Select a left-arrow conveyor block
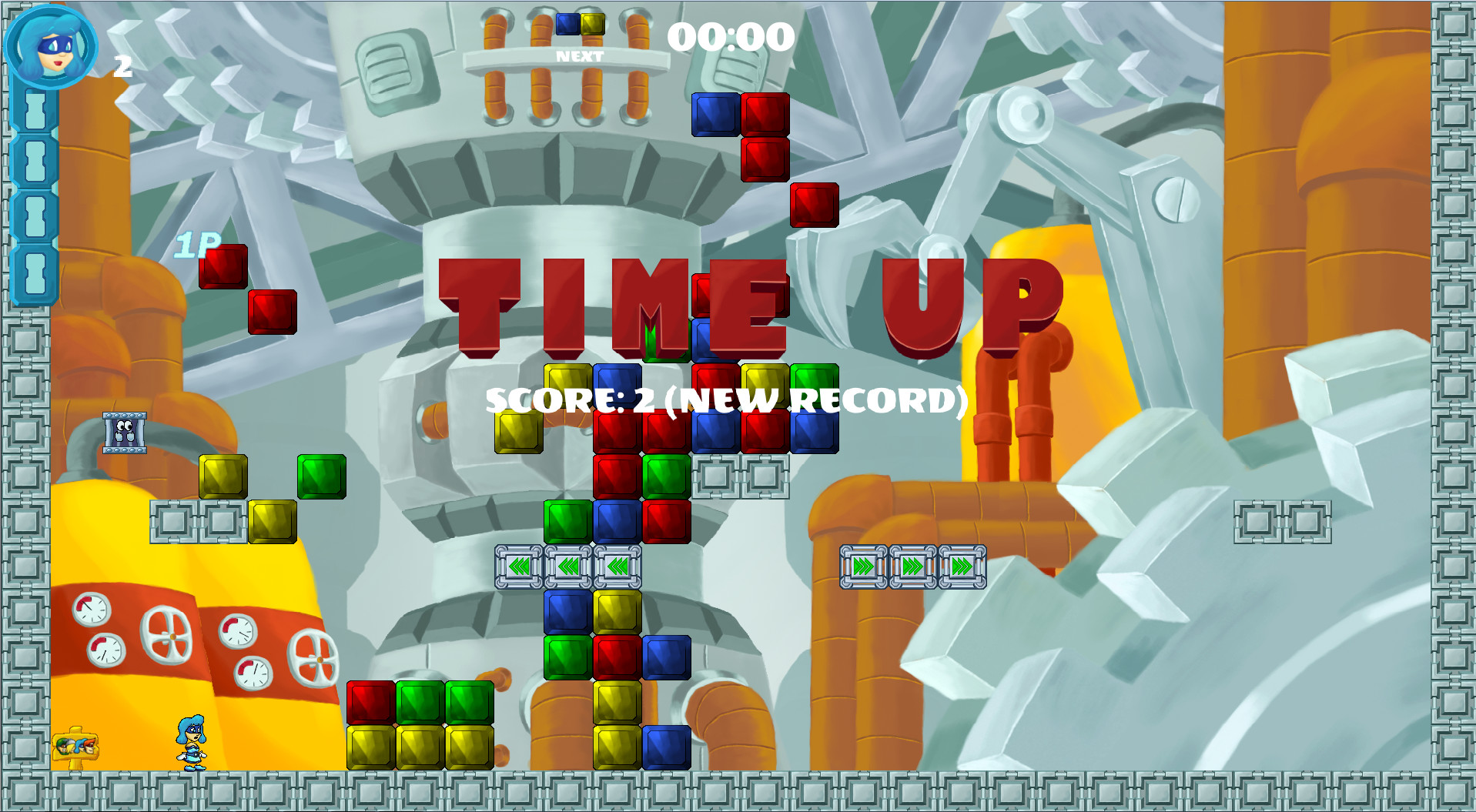Screen dimensions: 1476x812 pyautogui.click(x=520, y=567)
